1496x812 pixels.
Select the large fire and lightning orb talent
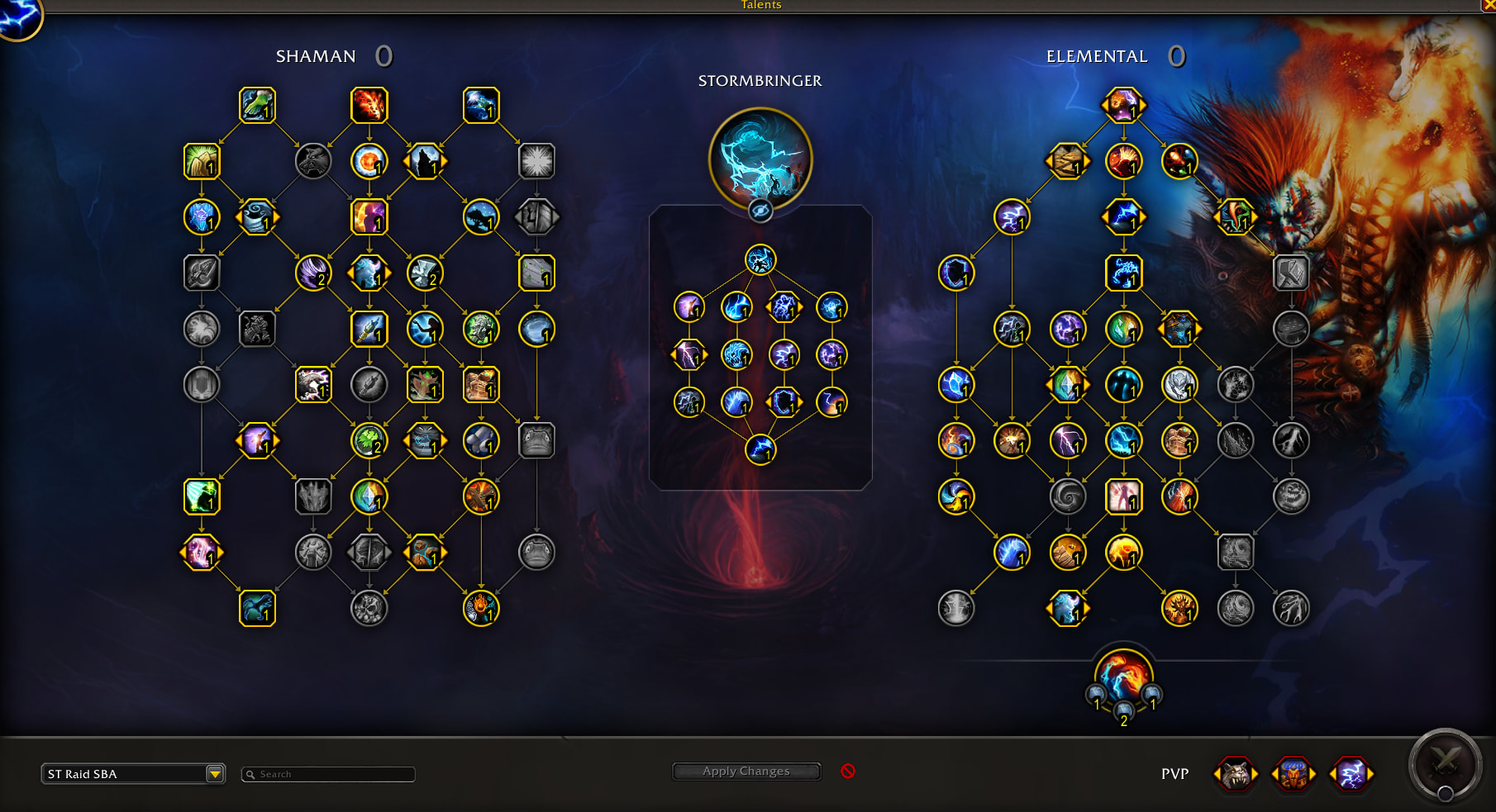click(1123, 676)
